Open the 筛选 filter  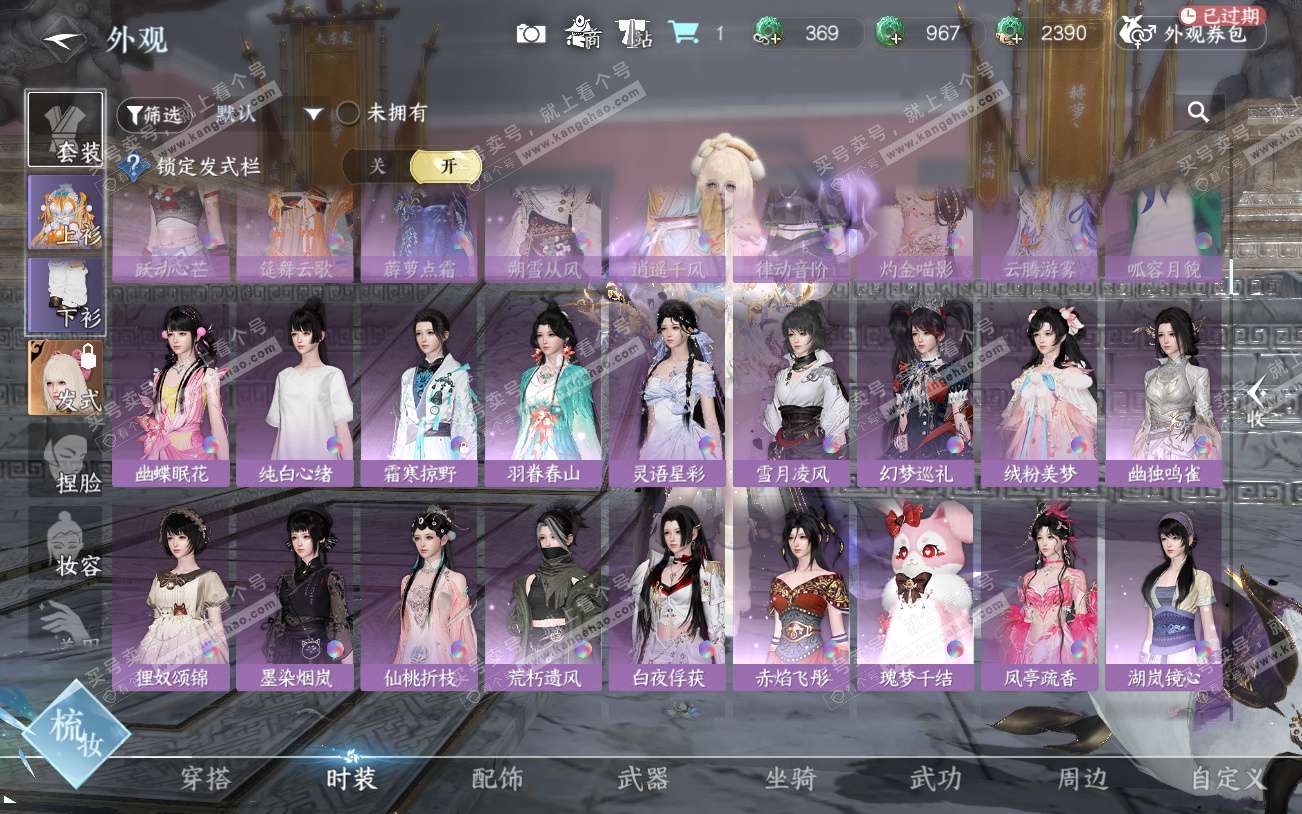[153, 114]
